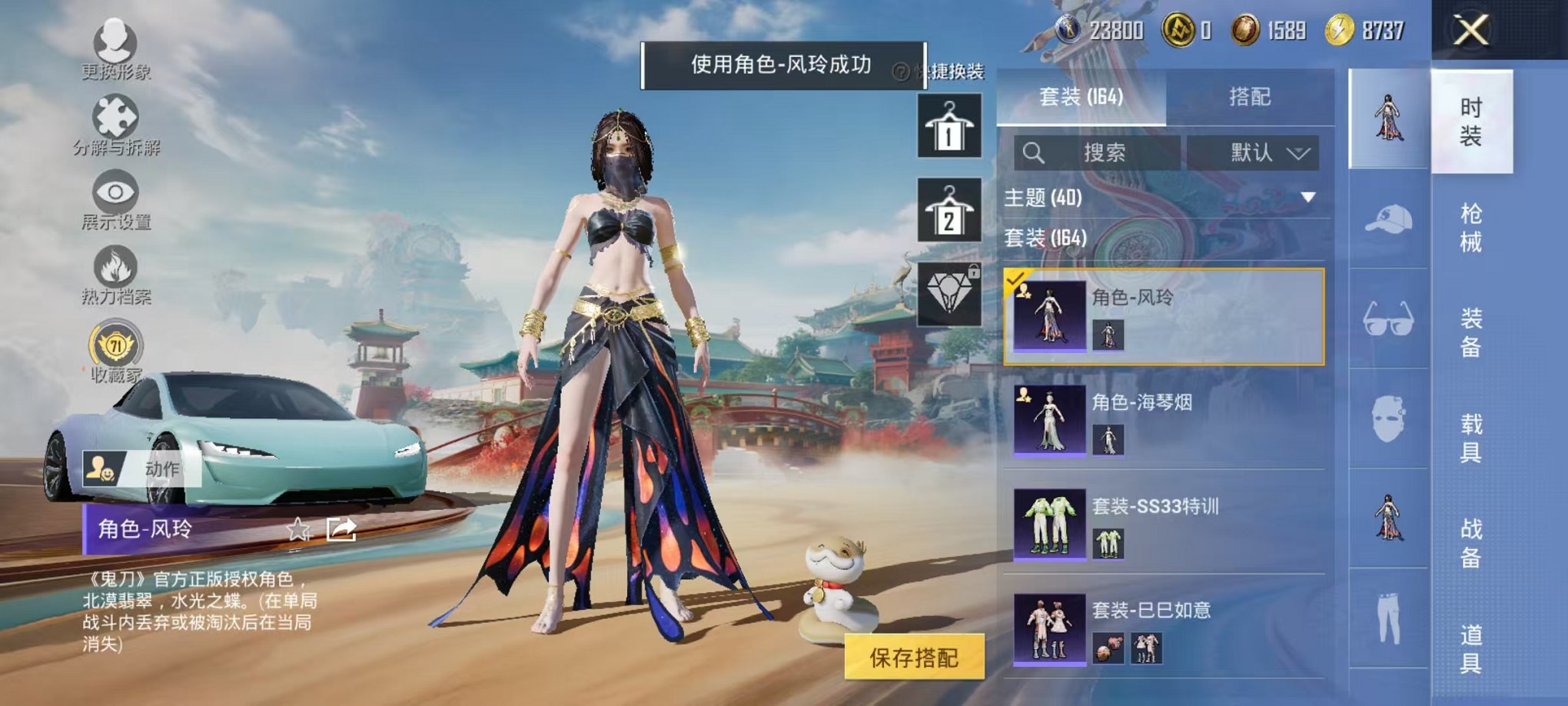This screenshot has width=1568, height=706.
Task: Switch to the 搭配 tab
Action: tap(1249, 95)
